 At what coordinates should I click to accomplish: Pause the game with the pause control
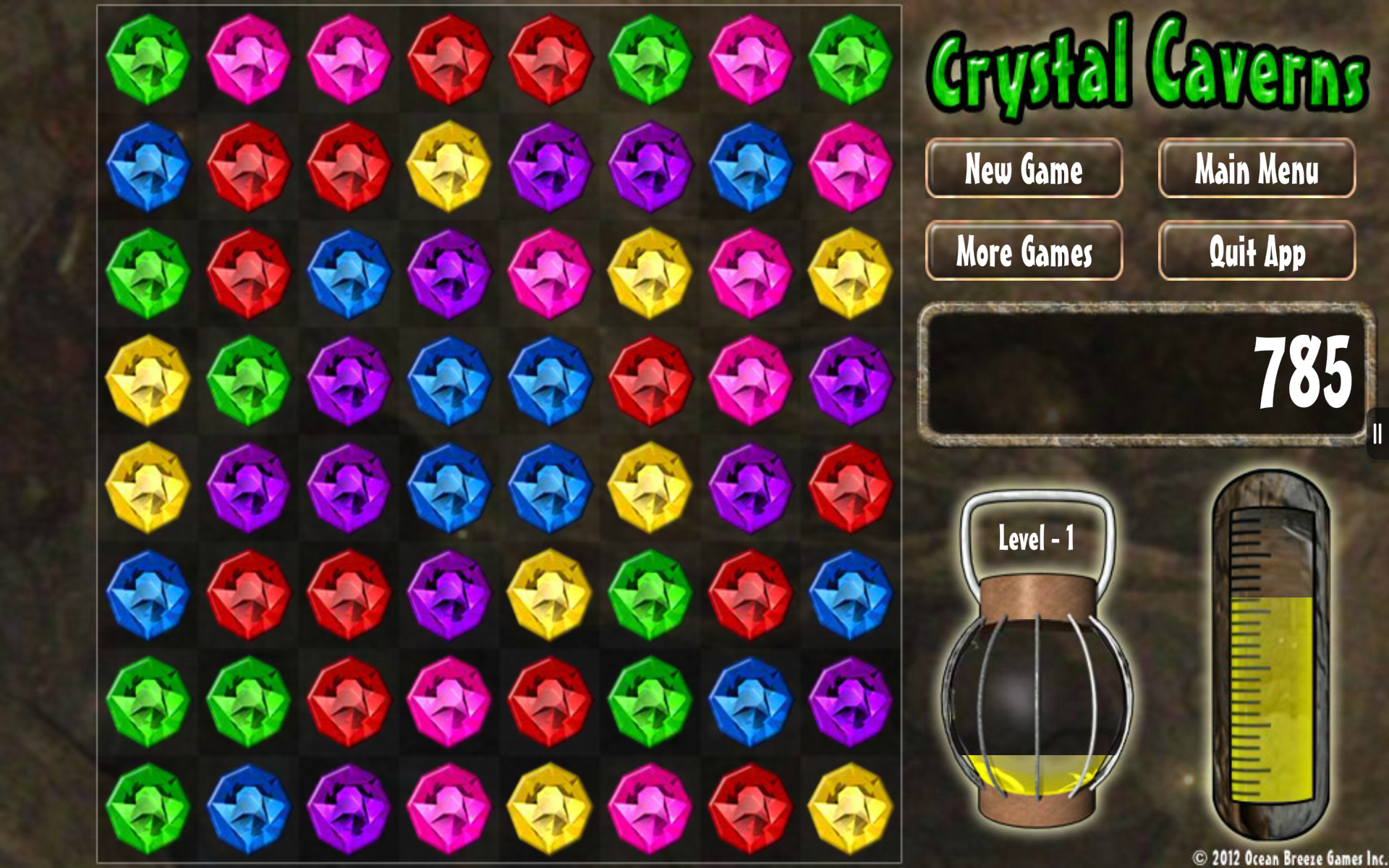[1376, 432]
